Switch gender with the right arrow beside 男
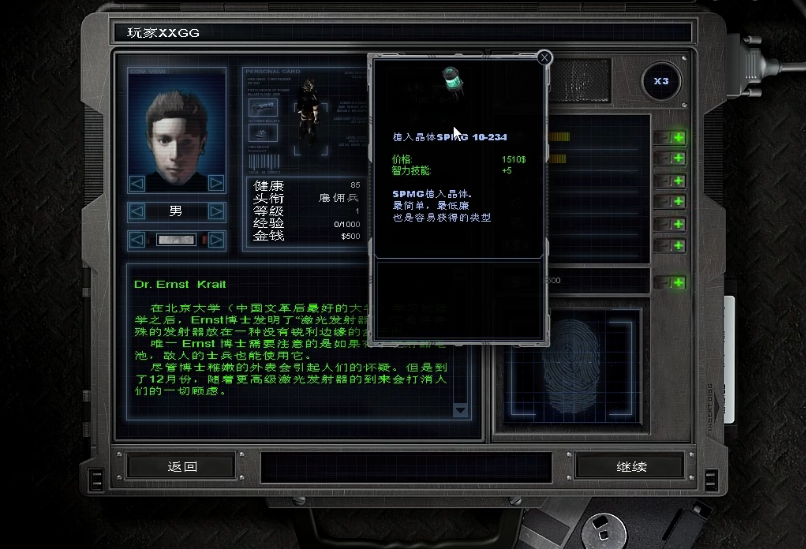This screenshot has height=549, width=806. 216,212
